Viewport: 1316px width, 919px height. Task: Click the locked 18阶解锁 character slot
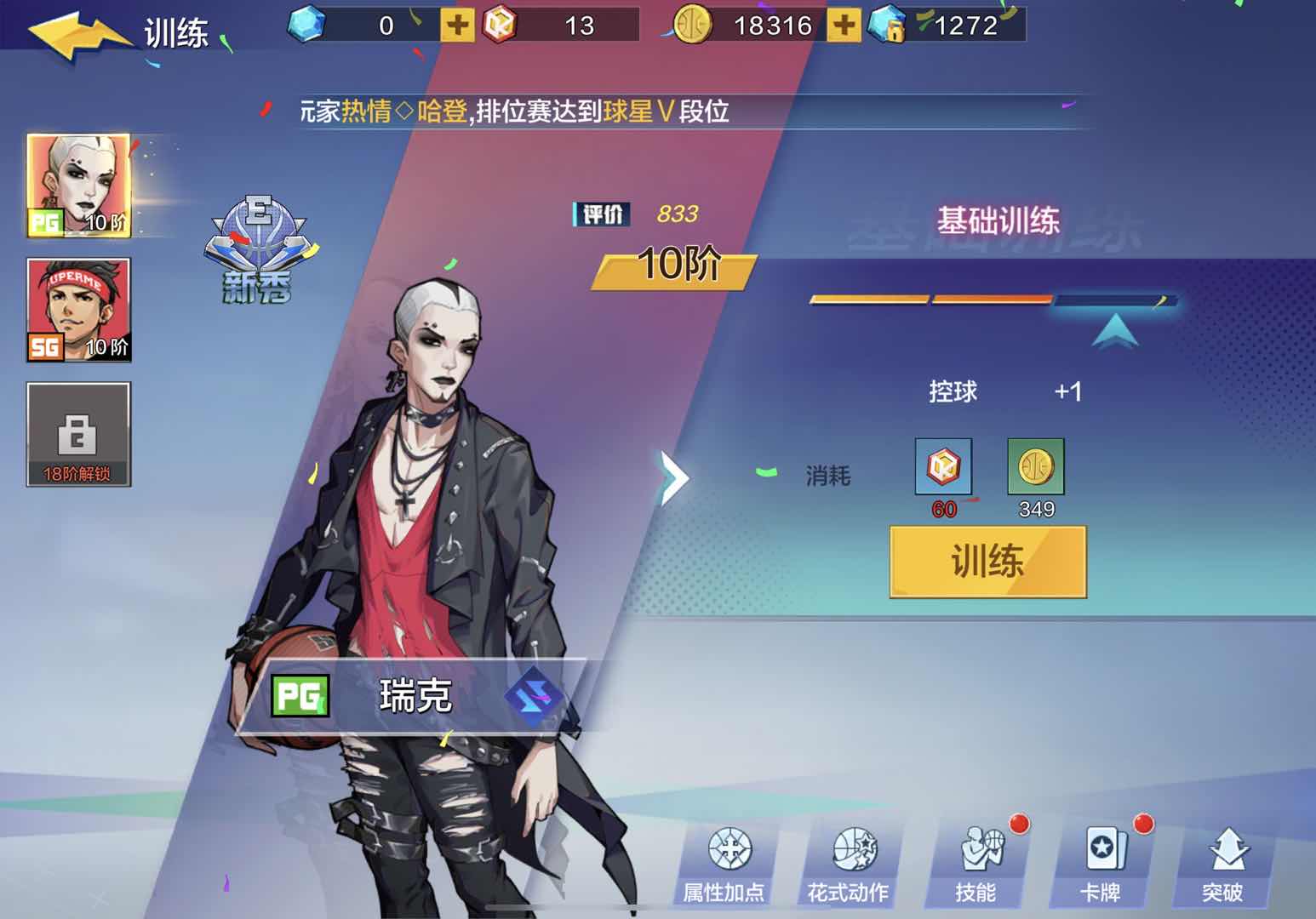click(78, 434)
